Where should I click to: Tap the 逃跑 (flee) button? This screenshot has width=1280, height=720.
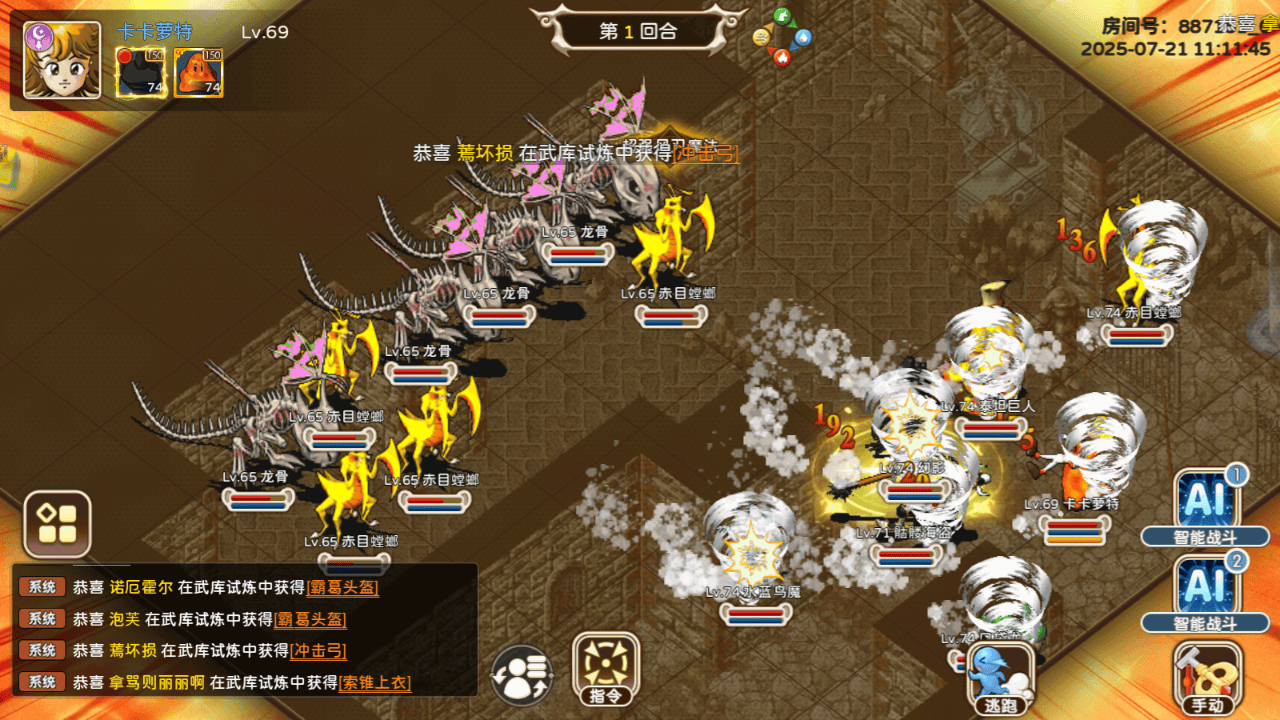999,677
